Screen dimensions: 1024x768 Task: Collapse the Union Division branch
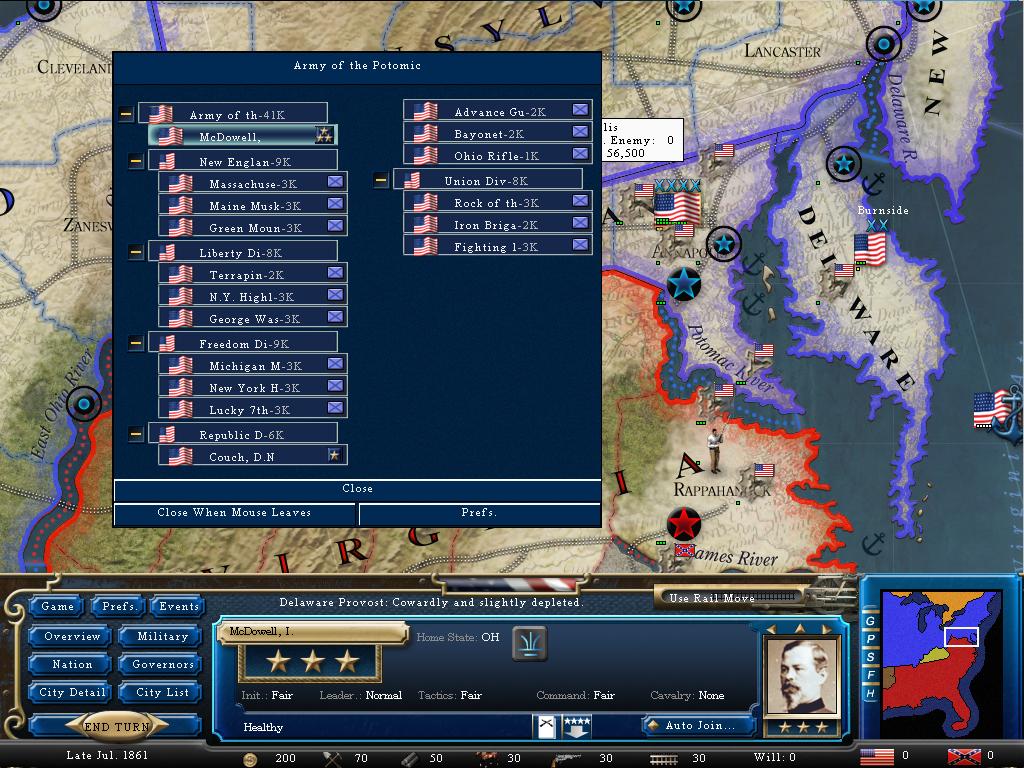click(381, 181)
